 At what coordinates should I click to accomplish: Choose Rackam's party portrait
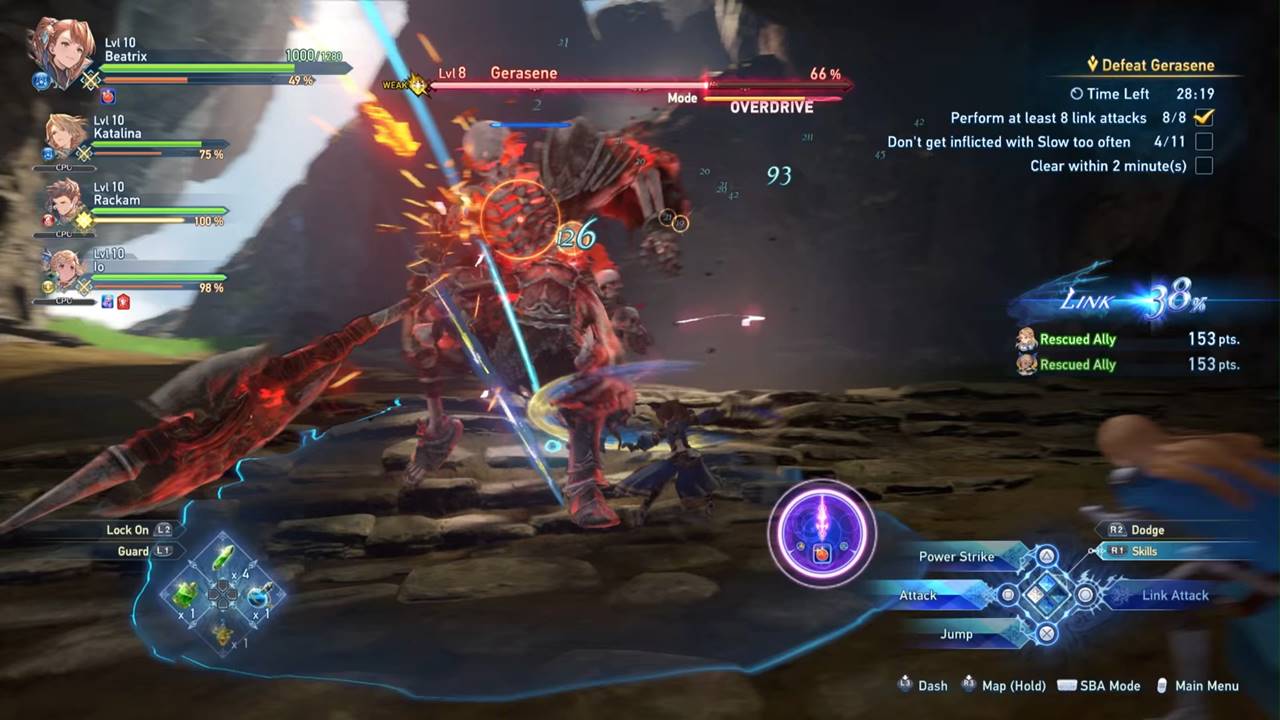click(x=65, y=204)
